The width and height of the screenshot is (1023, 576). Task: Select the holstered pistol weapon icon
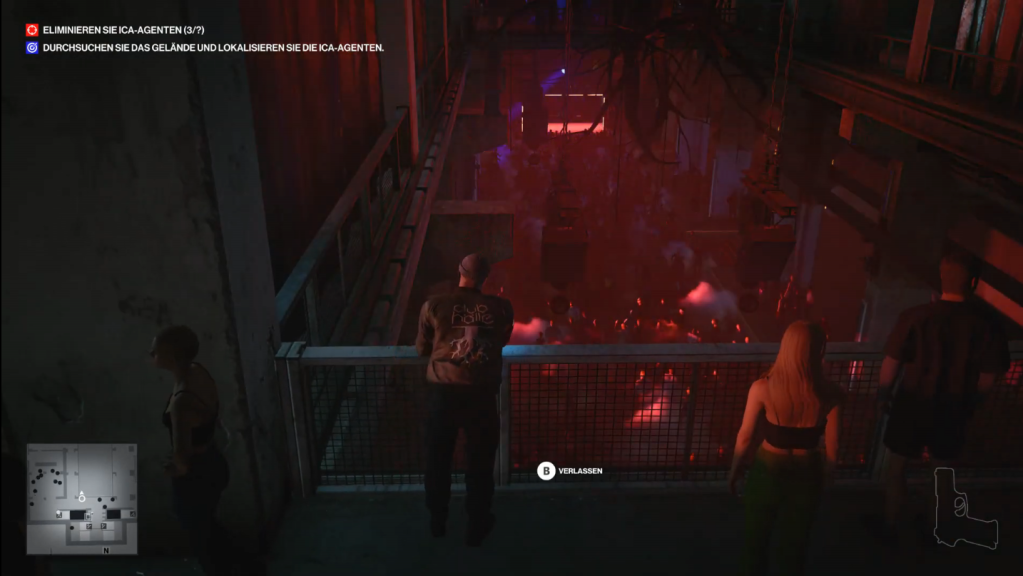pyautogui.click(x=965, y=508)
